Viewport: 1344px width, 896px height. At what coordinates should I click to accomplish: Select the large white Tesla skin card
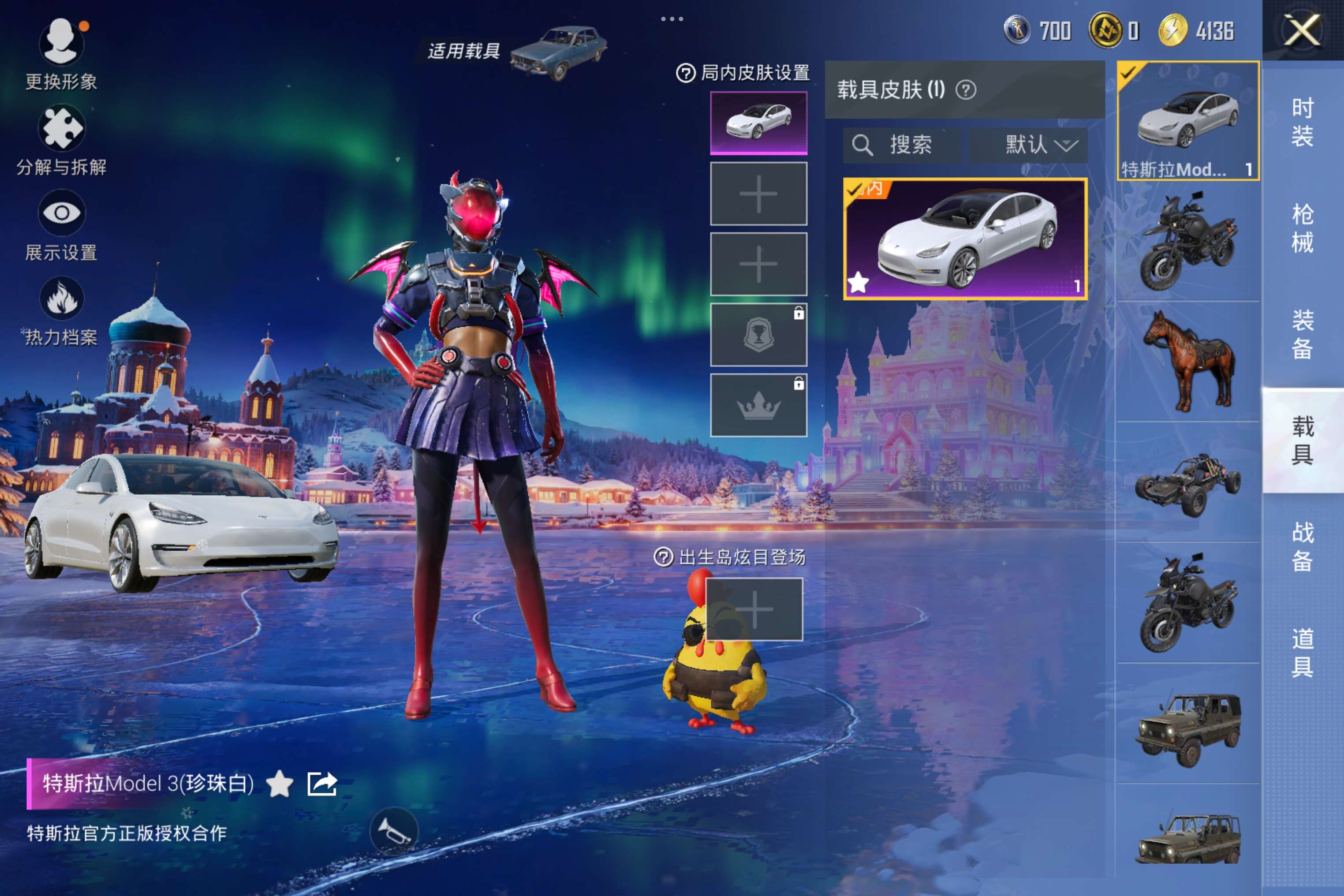point(965,239)
